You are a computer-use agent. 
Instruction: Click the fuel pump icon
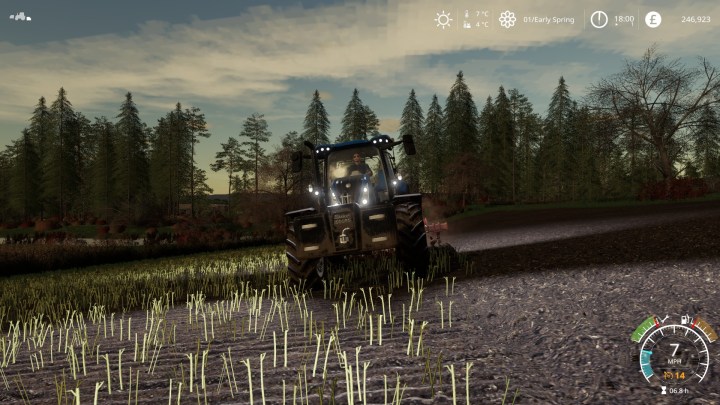[x=685, y=320]
